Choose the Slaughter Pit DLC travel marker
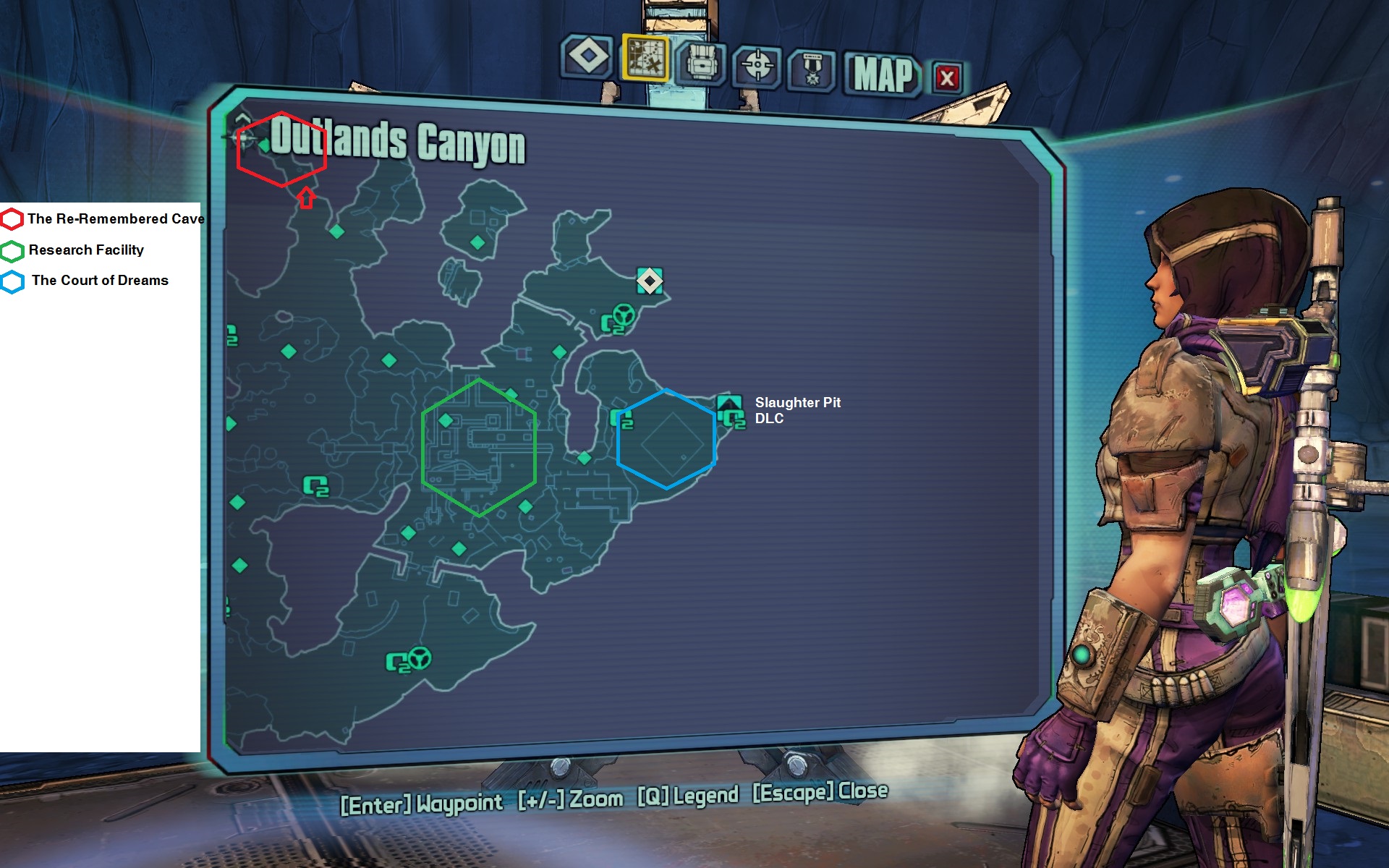The width and height of the screenshot is (1389, 868). 729,404
